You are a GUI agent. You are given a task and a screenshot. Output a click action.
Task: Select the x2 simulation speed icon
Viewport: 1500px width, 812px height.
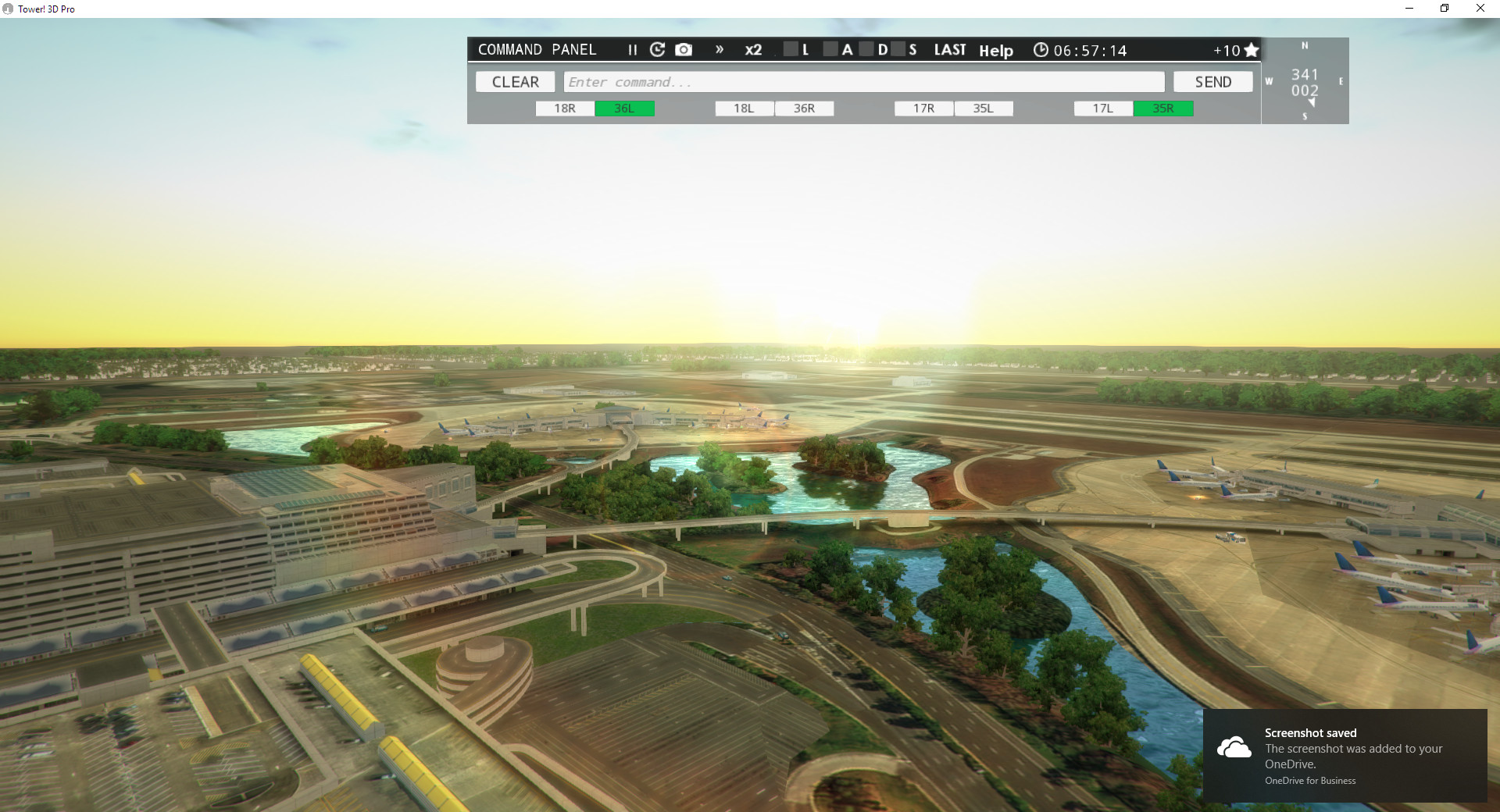[x=752, y=49]
